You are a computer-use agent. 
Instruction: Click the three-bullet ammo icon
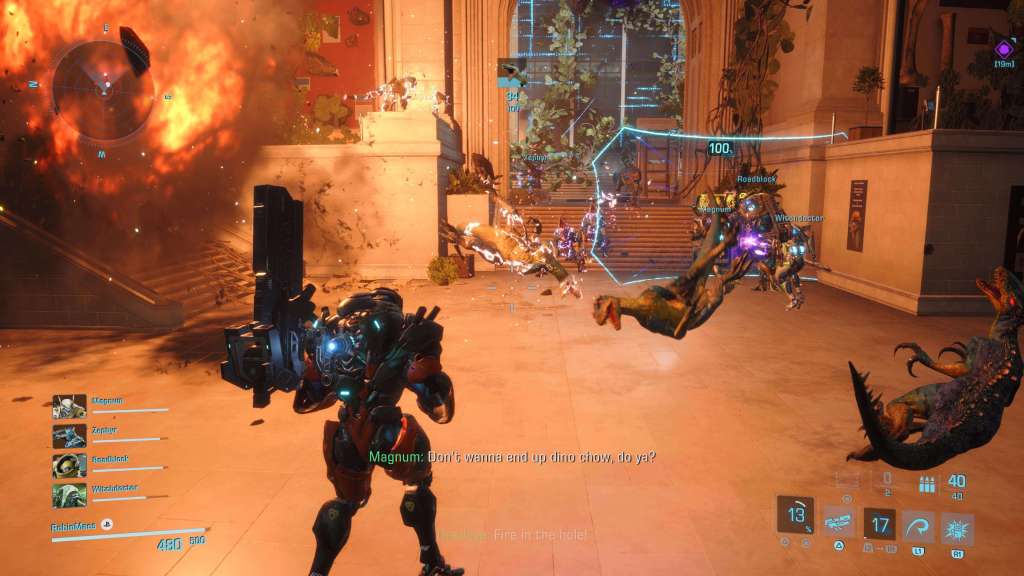tap(927, 484)
